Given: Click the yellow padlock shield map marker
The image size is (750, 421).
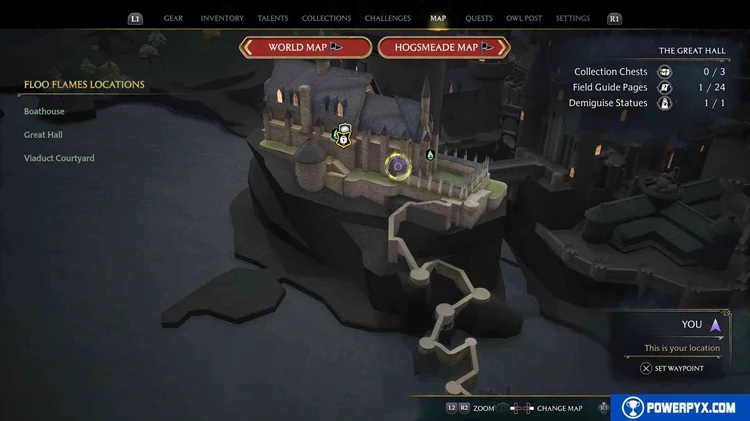Looking at the screenshot, I should pos(344,135).
